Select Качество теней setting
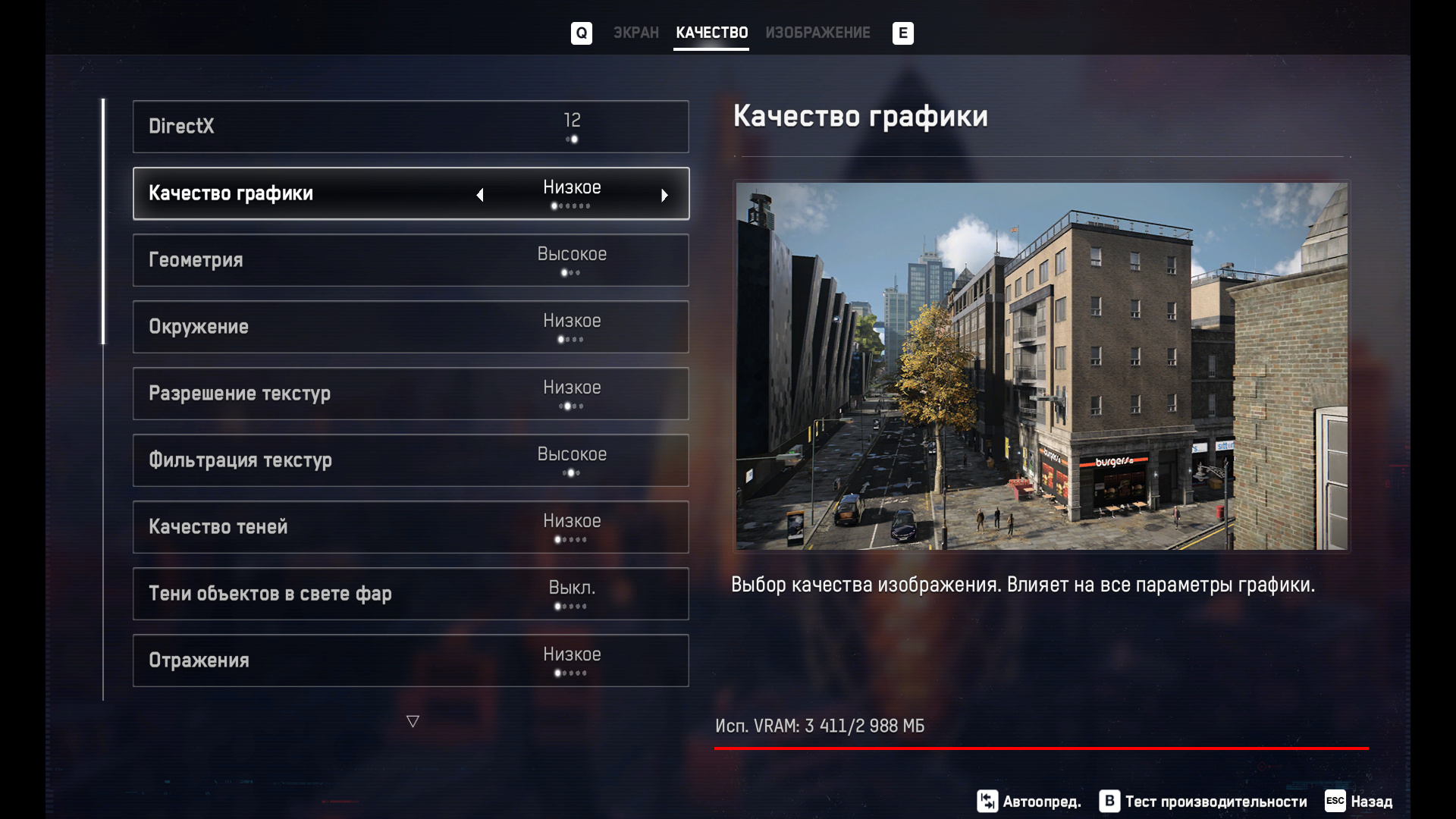 click(x=410, y=527)
